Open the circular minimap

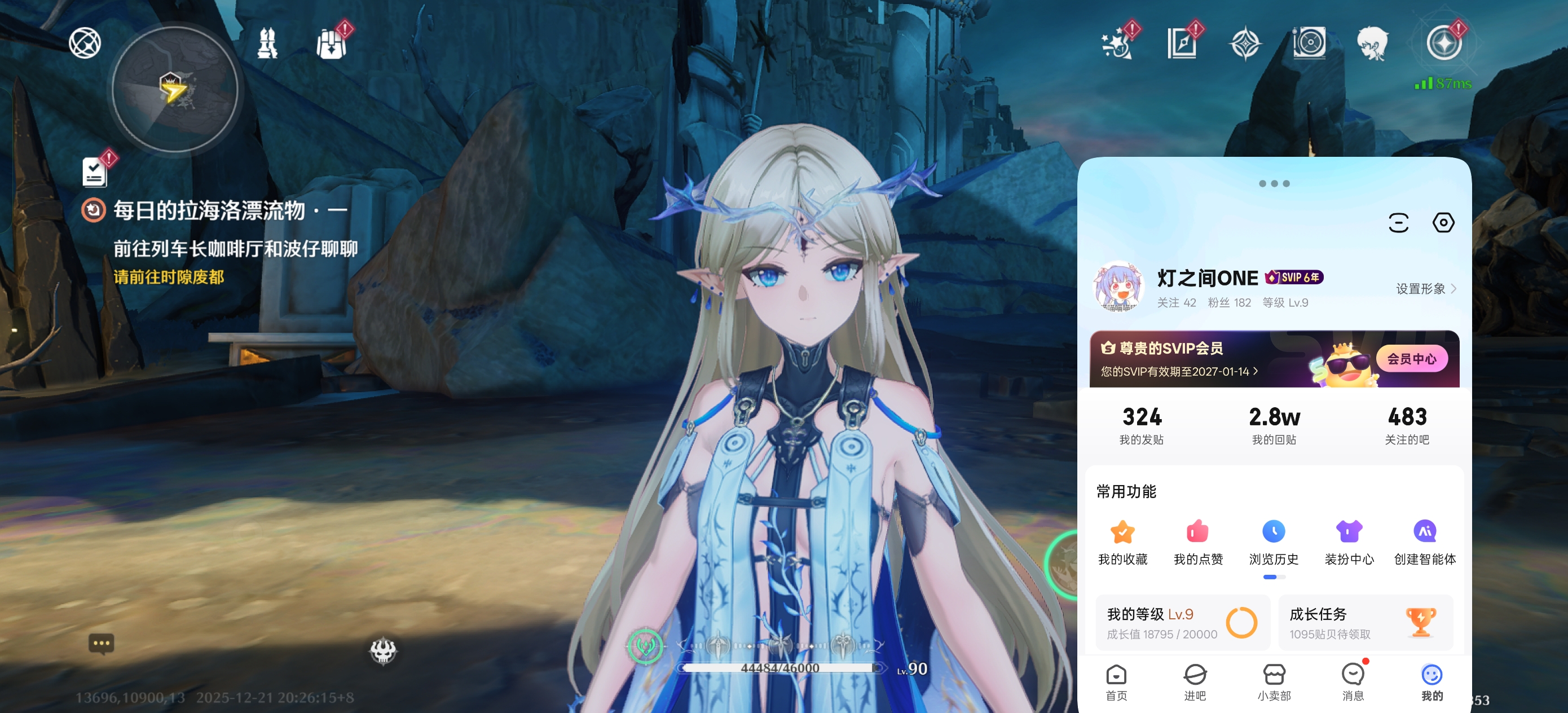[x=175, y=90]
